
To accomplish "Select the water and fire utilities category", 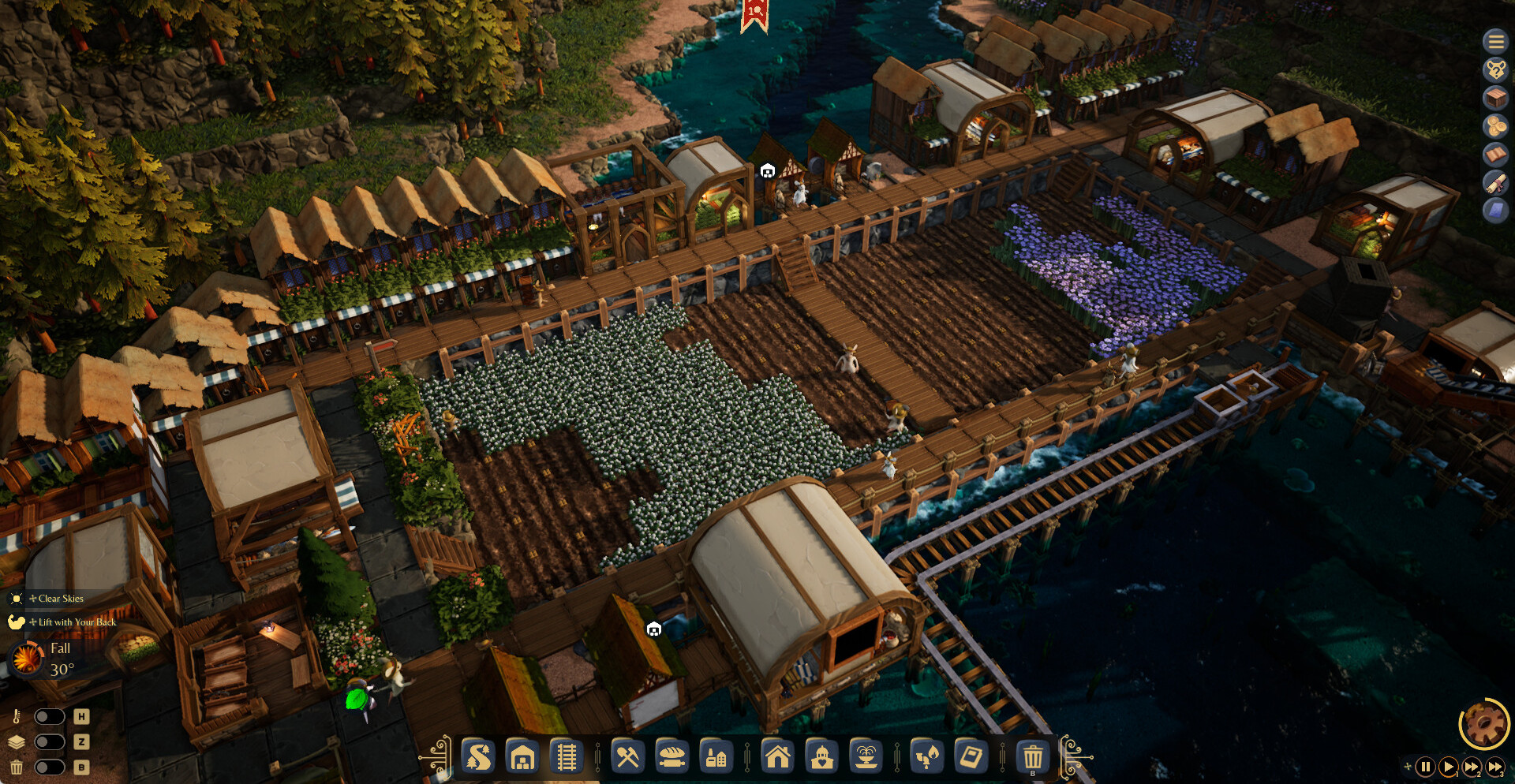I will coord(926,757).
